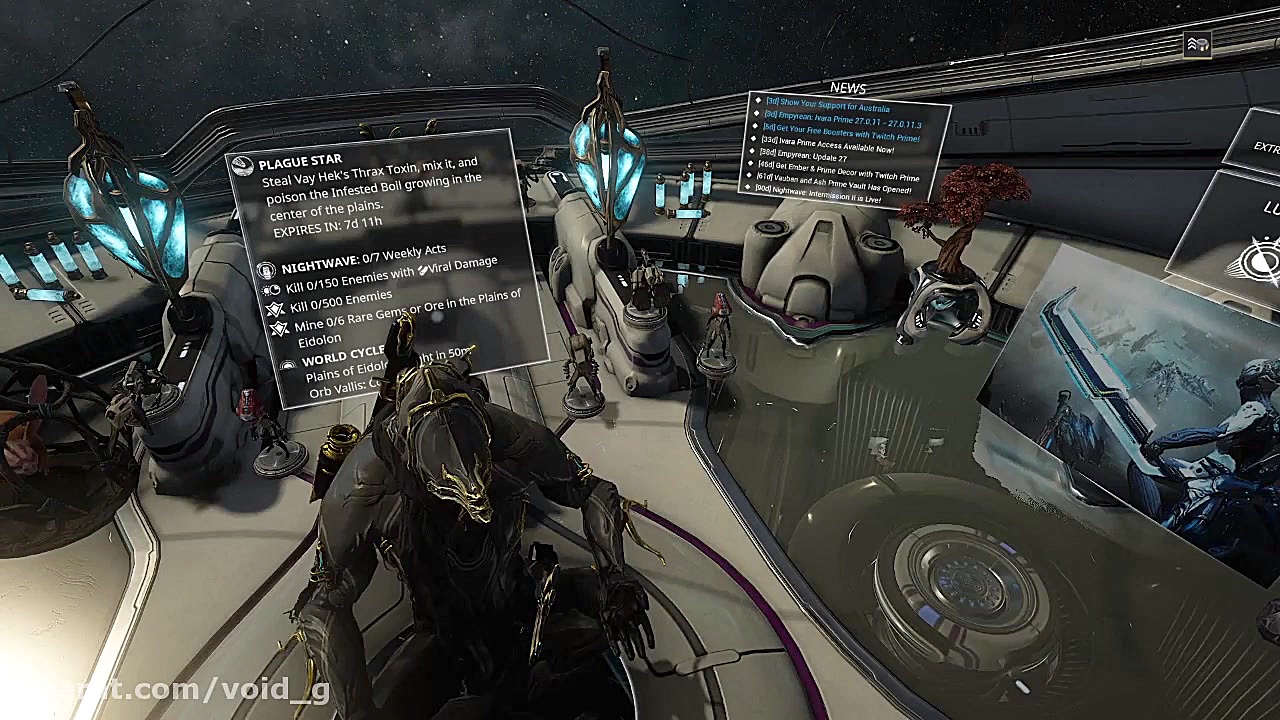Click the Nightwave emblem beside Weekly Acts
This screenshot has width=1280, height=720.
268,268
